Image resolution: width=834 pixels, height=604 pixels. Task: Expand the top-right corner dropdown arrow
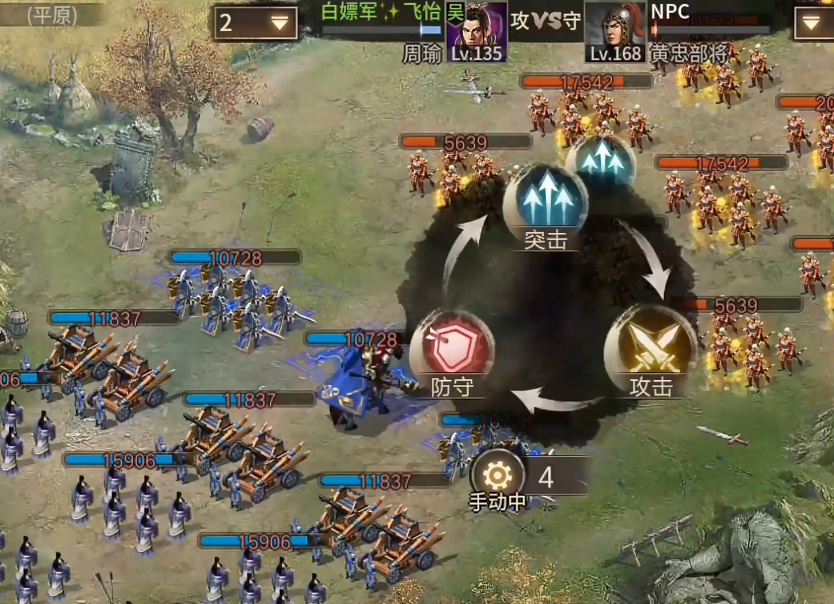812,23
